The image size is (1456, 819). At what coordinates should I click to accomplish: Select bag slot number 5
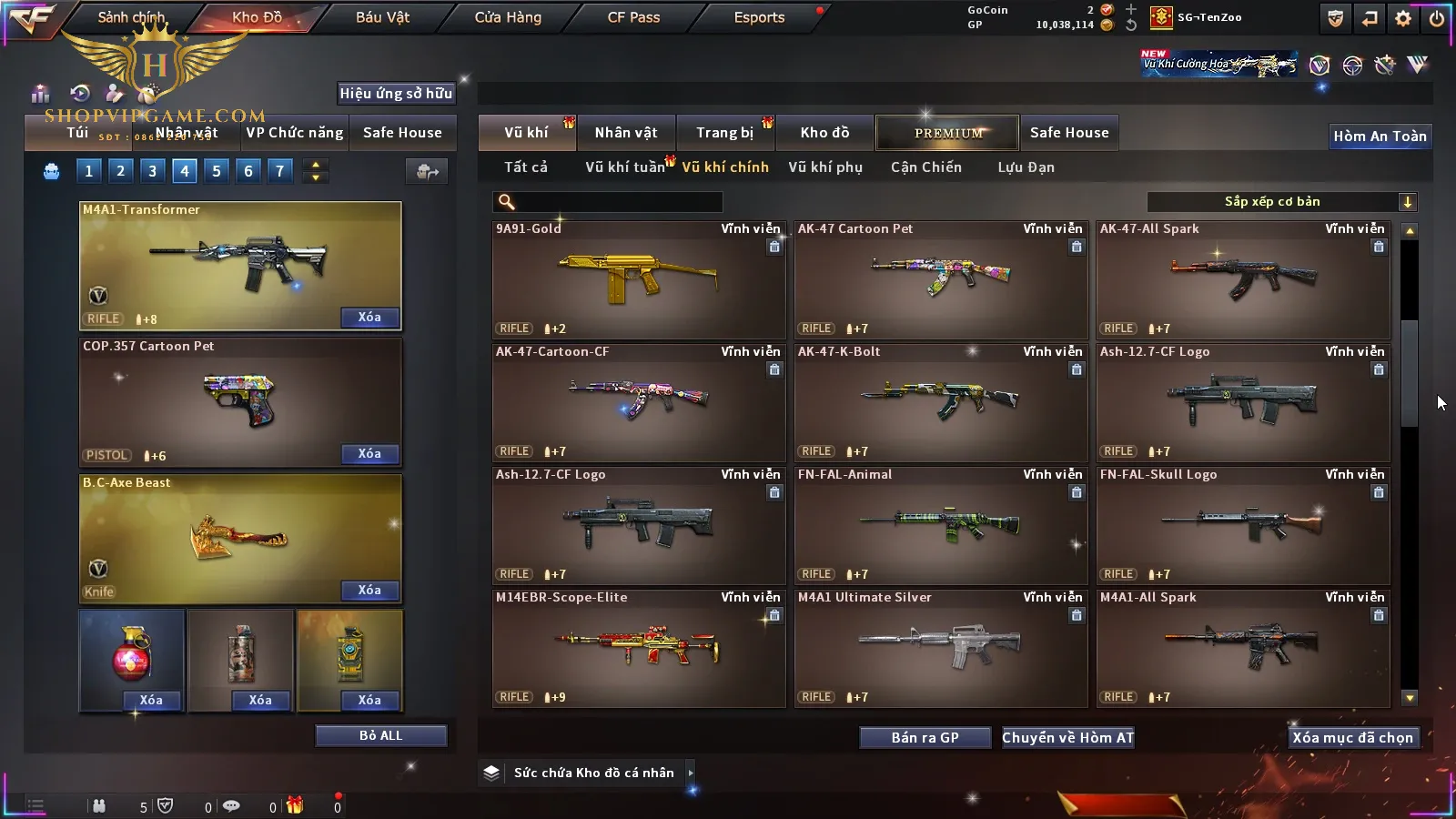click(216, 171)
